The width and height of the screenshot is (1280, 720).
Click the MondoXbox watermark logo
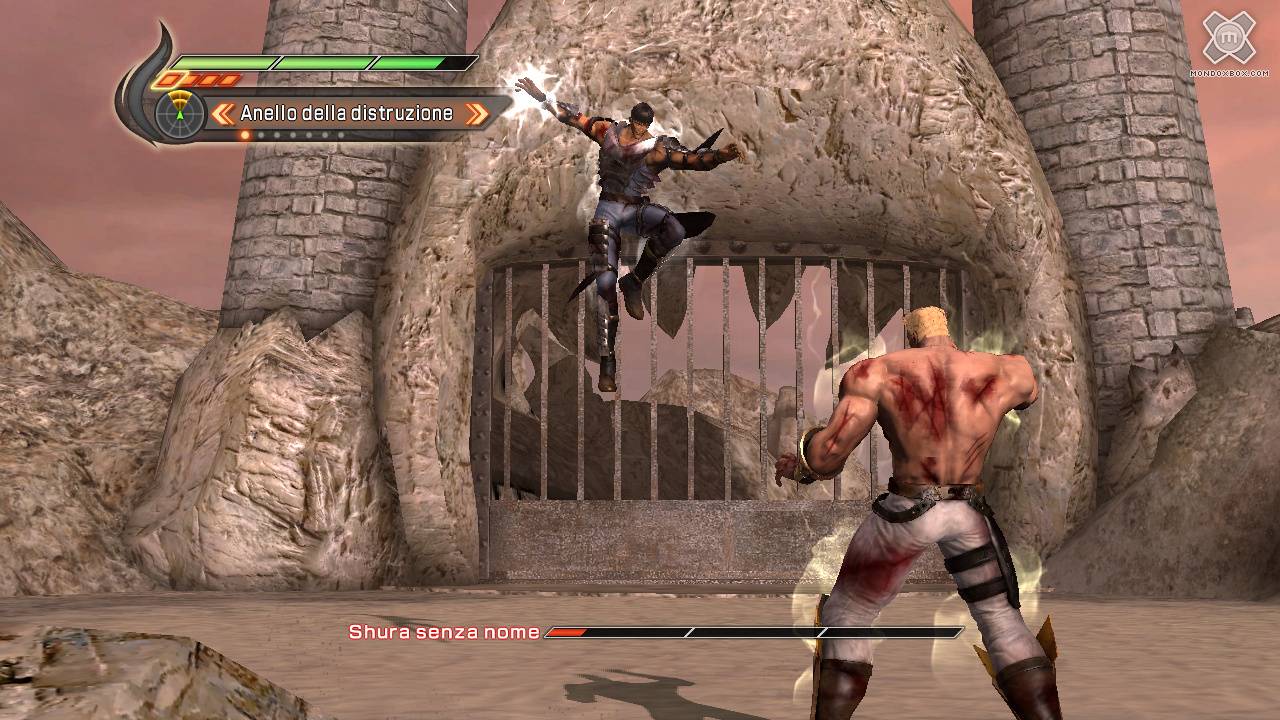[1228, 40]
